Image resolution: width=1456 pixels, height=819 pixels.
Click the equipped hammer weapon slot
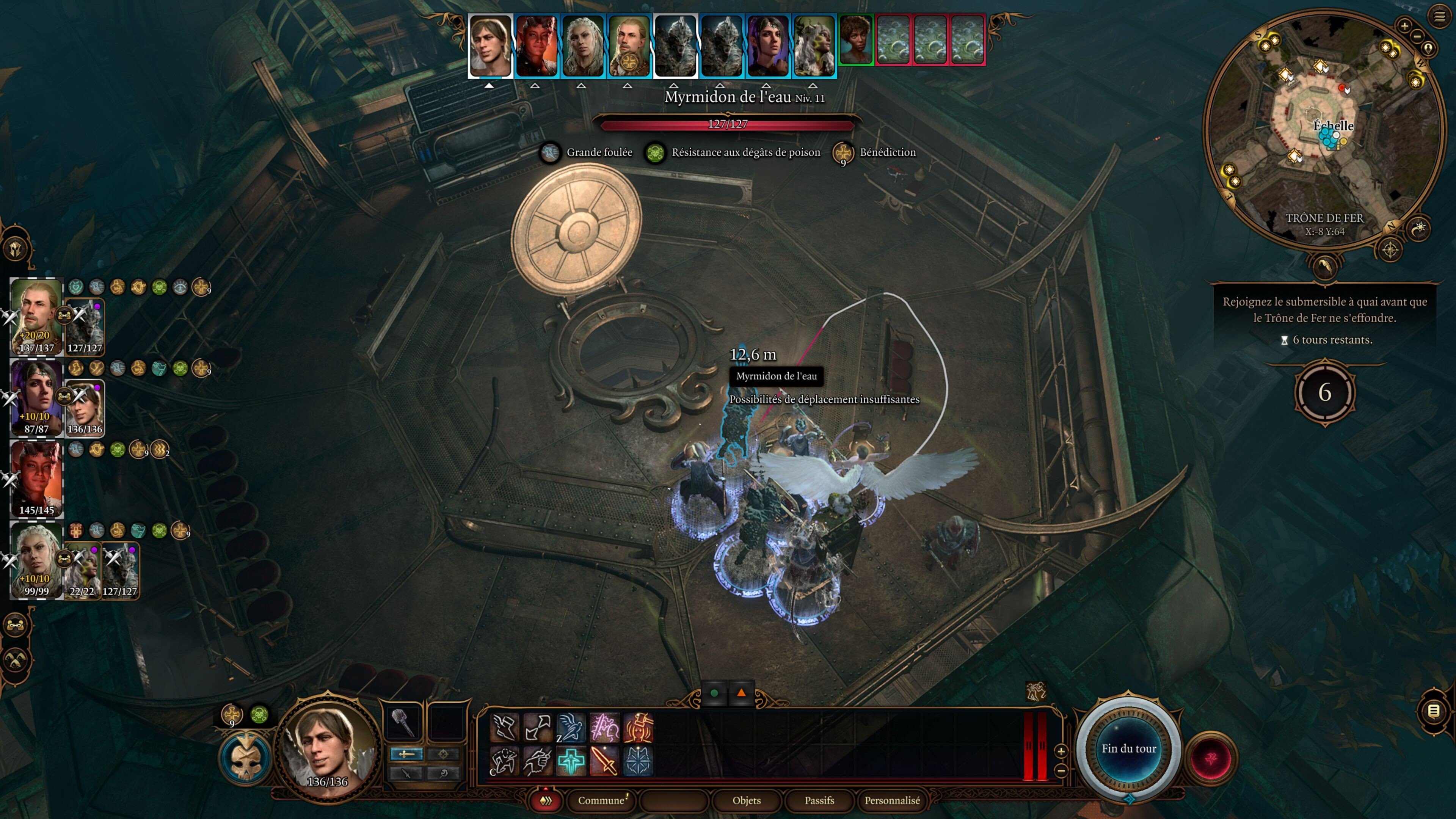[403, 722]
